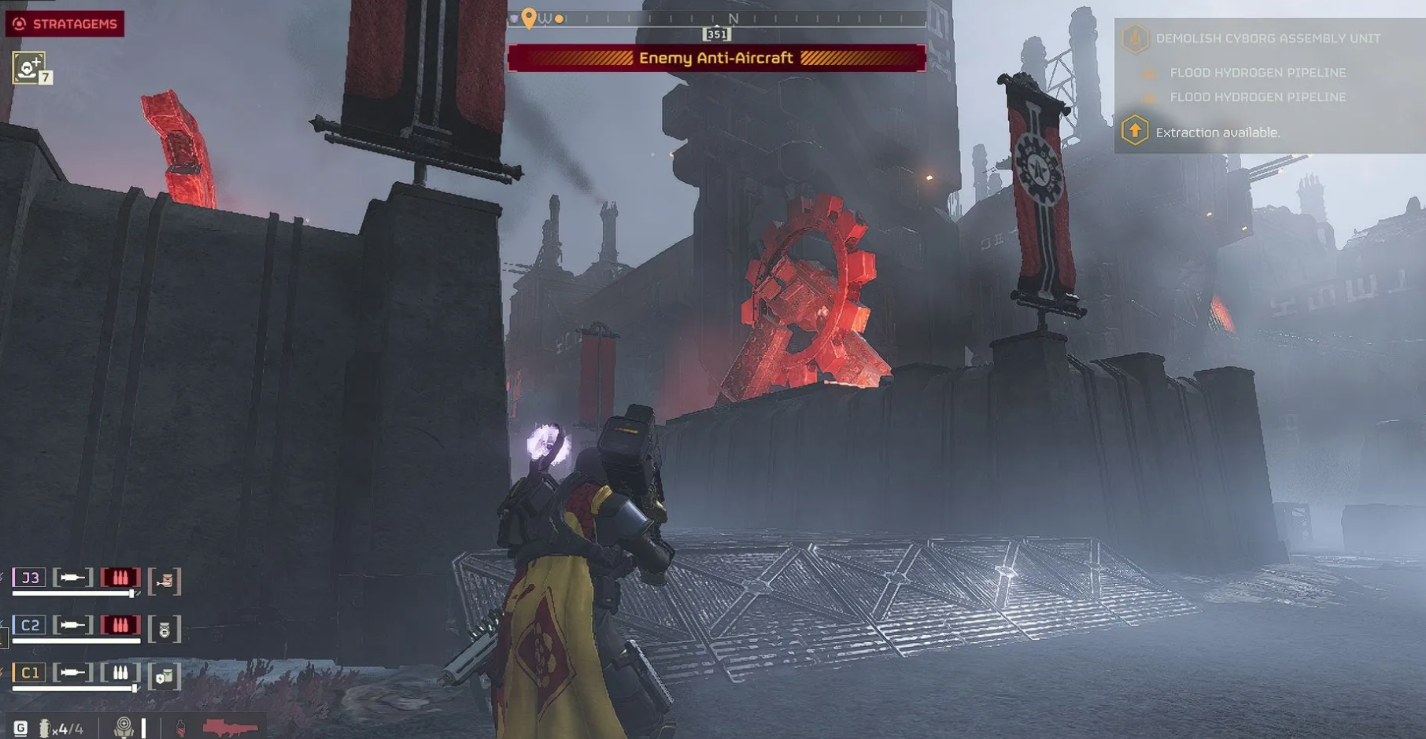
Task: Click the Extraction available objective entry
Action: pyautogui.click(x=1217, y=132)
